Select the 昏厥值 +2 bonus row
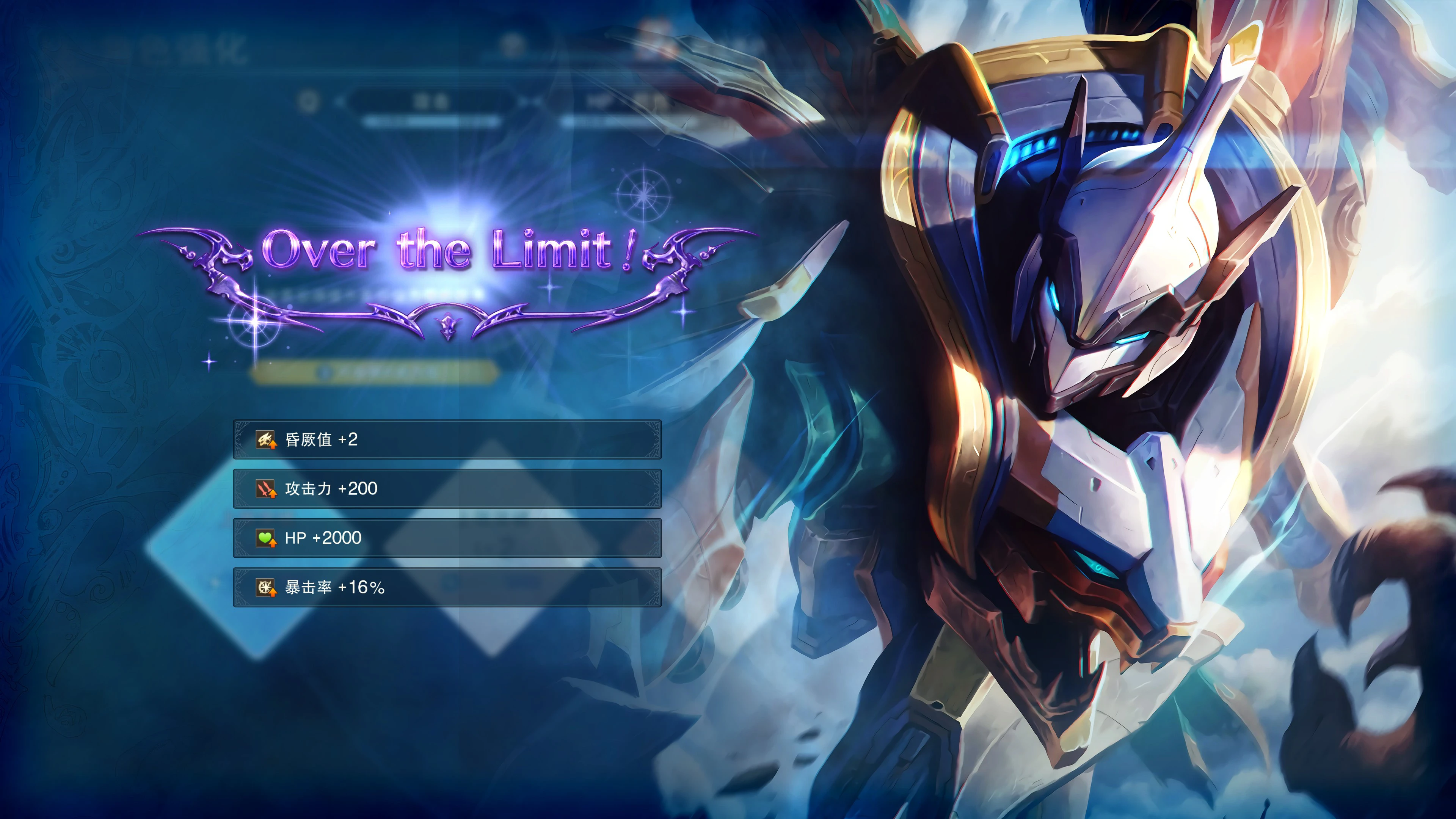 [x=447, y=439]
